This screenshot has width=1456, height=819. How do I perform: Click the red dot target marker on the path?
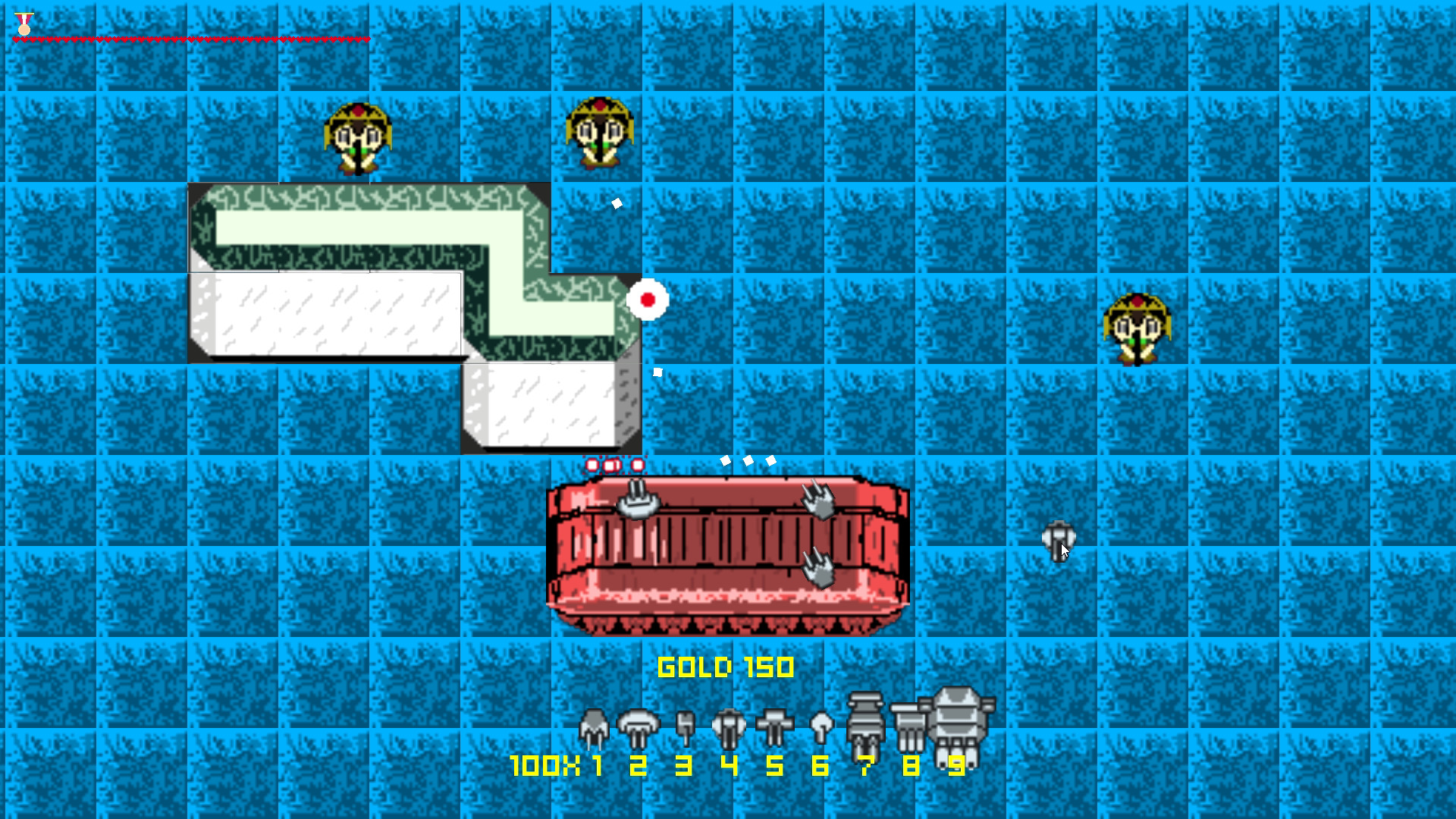click(648, 299)
